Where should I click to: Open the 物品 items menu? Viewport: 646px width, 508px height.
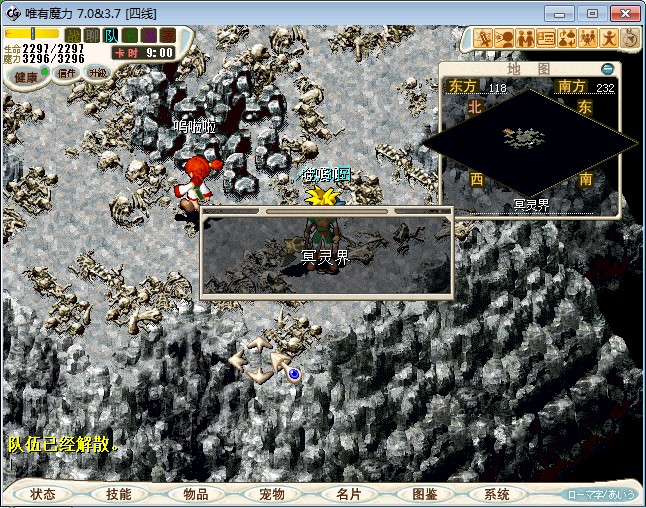tap(195, 494)
